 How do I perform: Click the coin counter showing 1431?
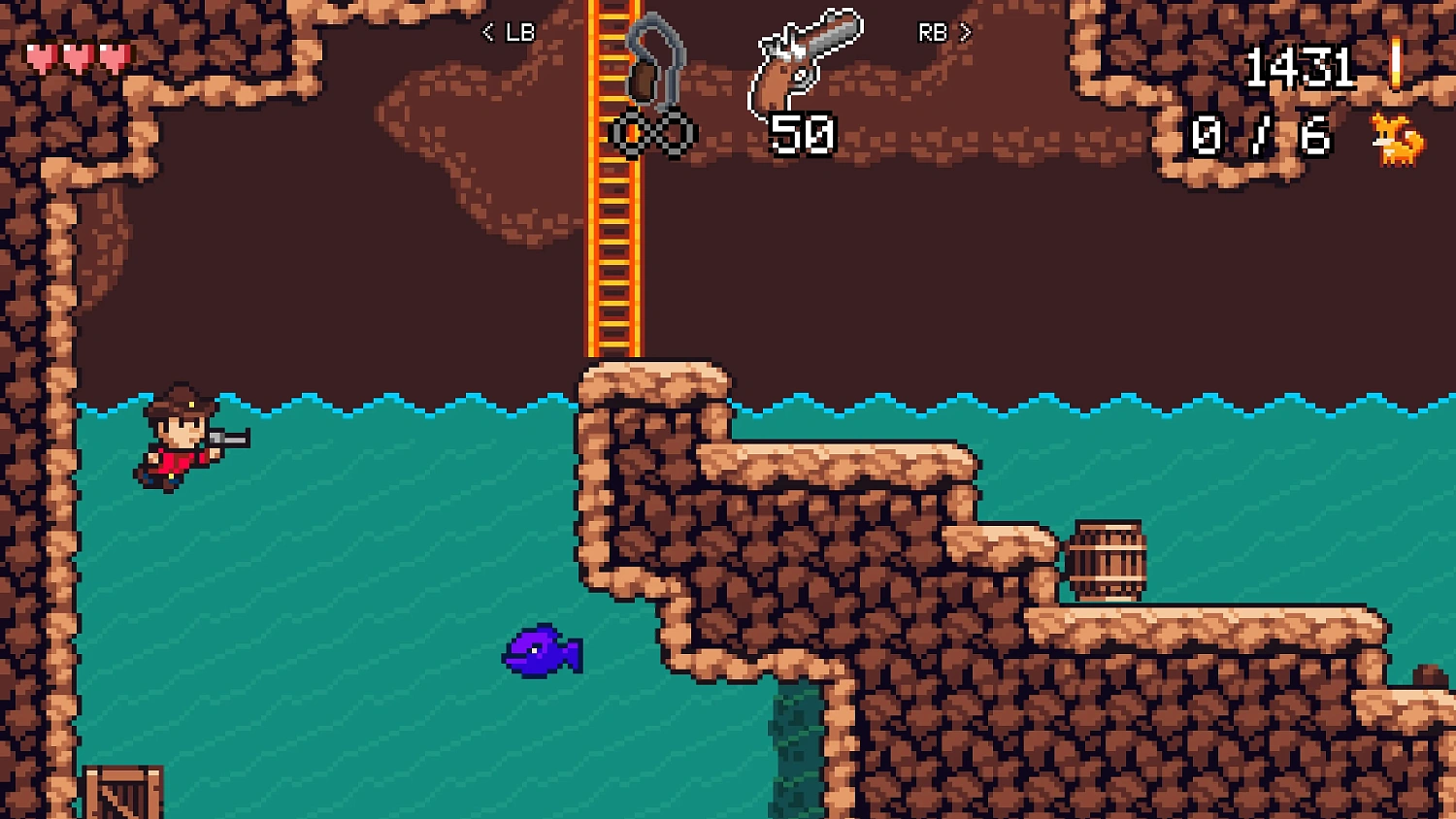click(x=1304, y=66)
